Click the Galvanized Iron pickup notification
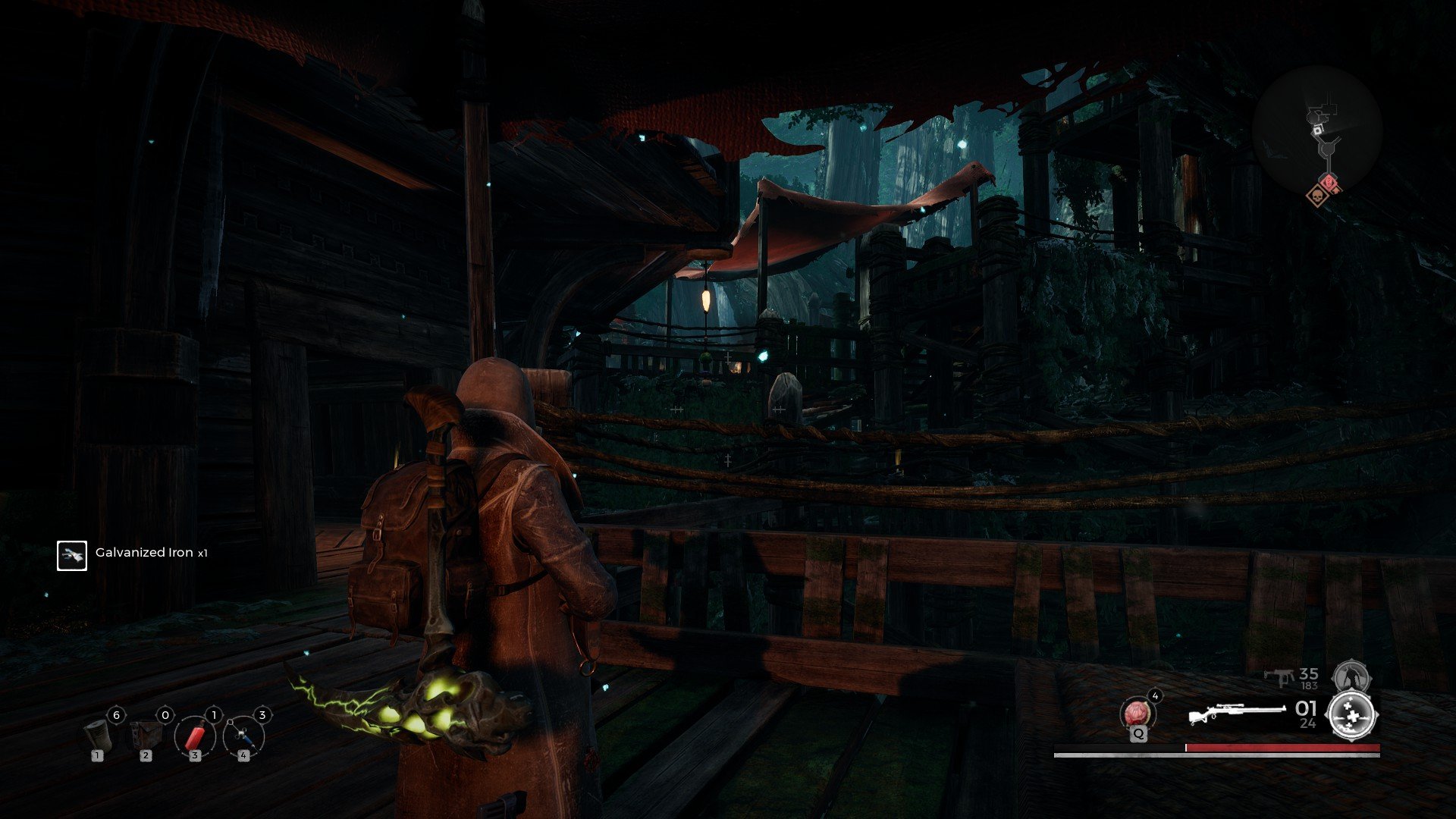 (x=133, y=554)
